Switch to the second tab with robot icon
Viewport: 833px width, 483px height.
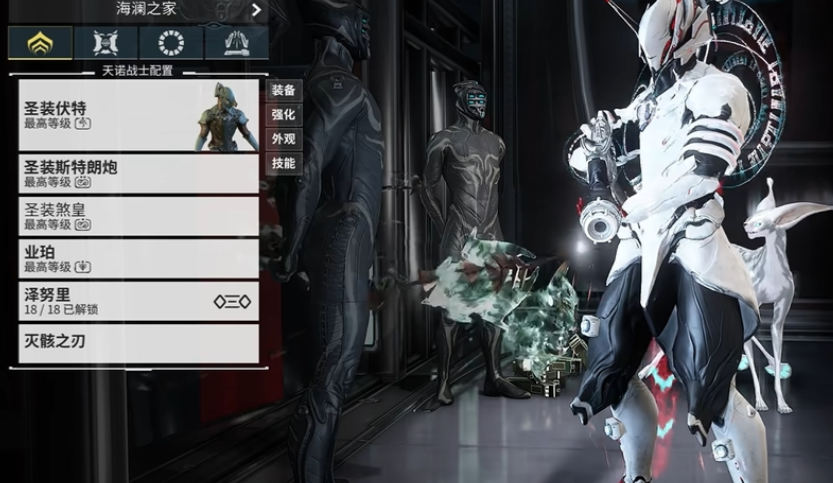click(105, 43)
